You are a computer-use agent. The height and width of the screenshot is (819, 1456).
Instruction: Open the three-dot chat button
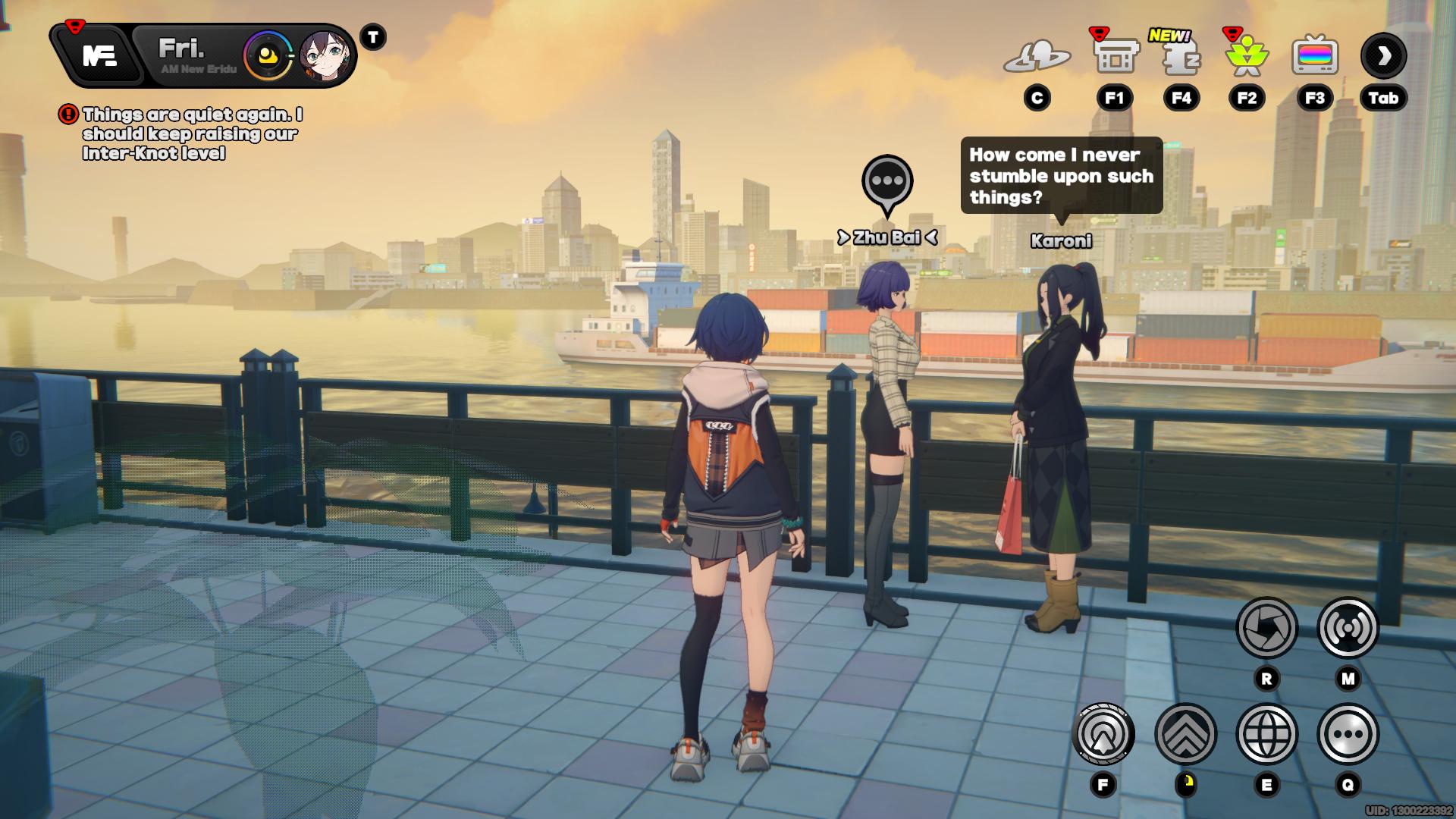point(1348,734)
